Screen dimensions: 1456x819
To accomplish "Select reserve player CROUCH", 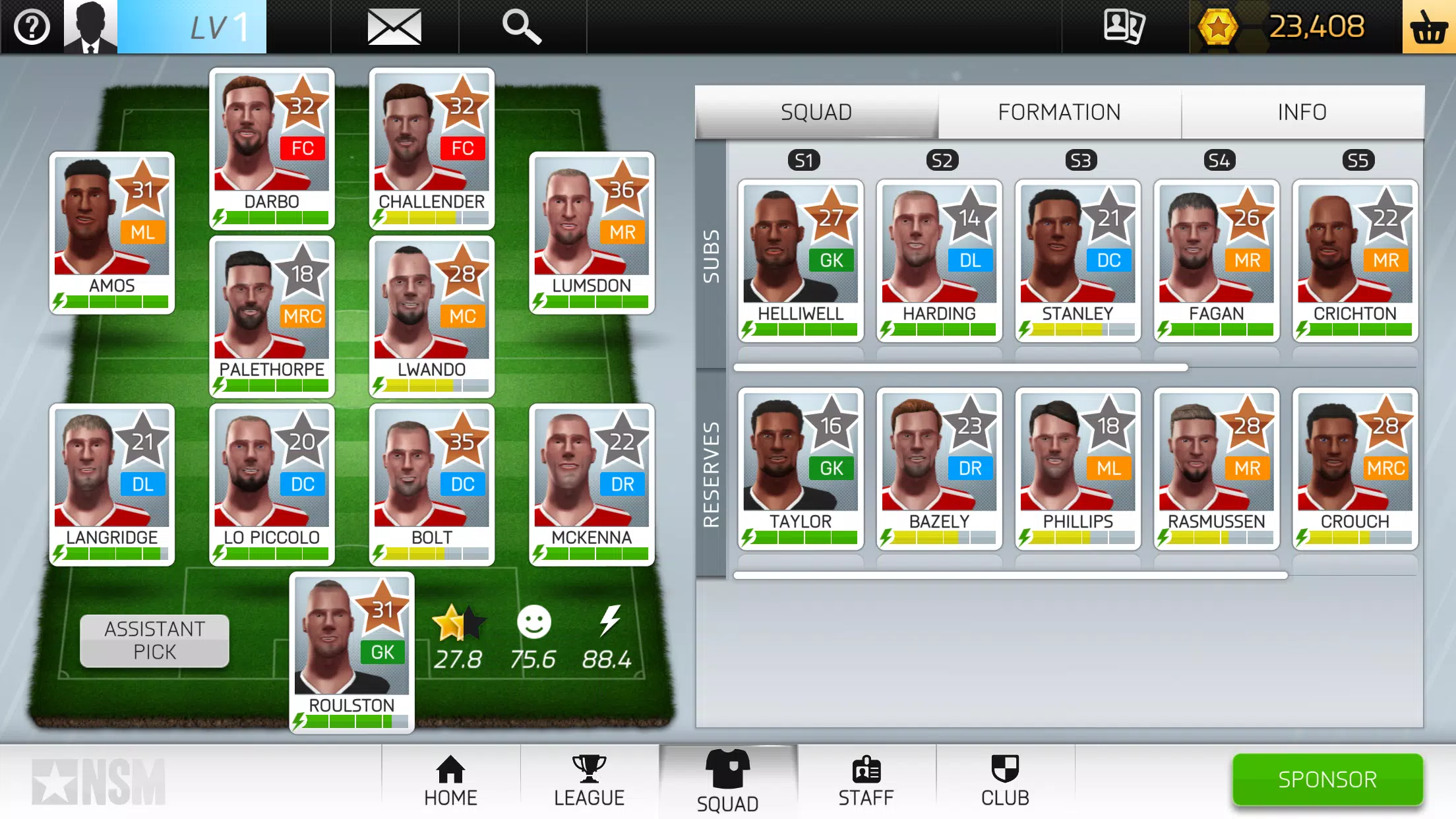I will point(1355,468).
